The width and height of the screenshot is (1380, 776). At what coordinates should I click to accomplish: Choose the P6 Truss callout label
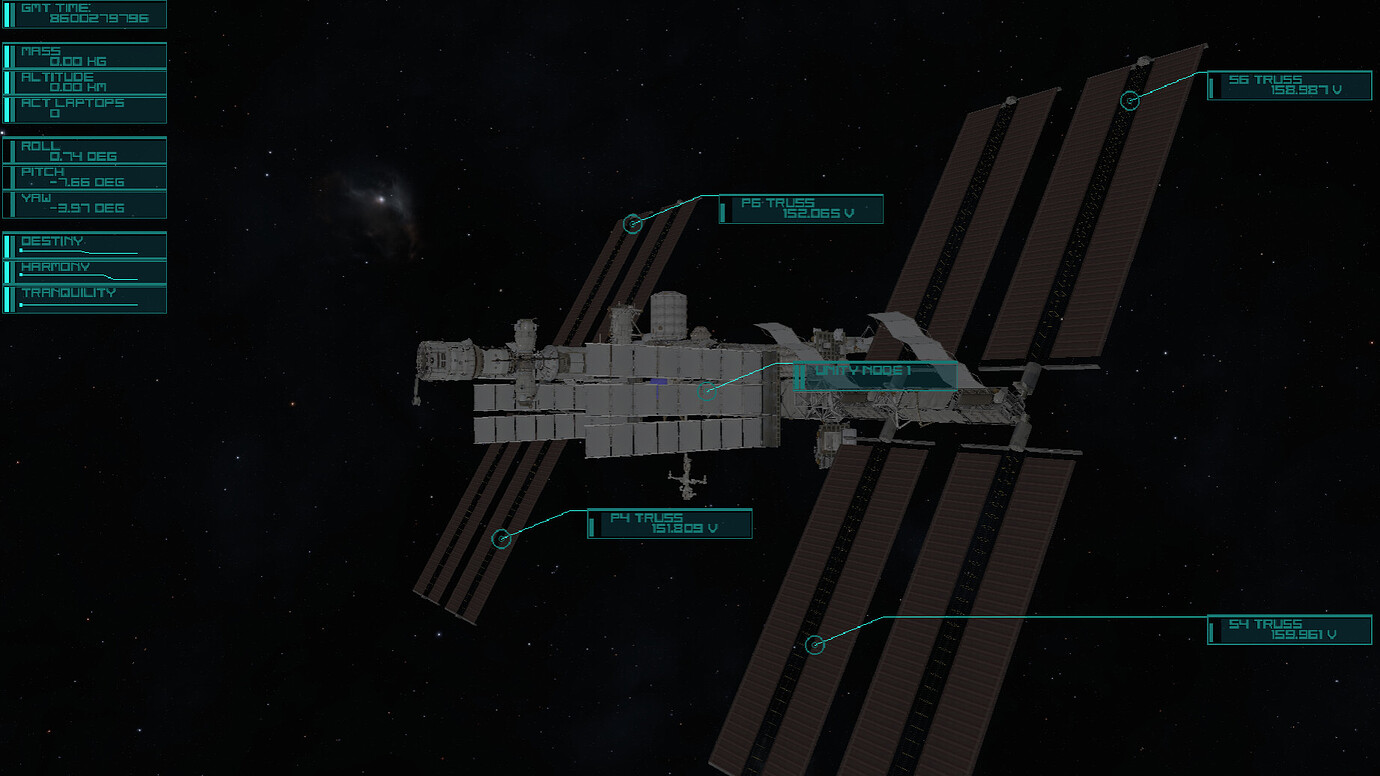[801, 209]
